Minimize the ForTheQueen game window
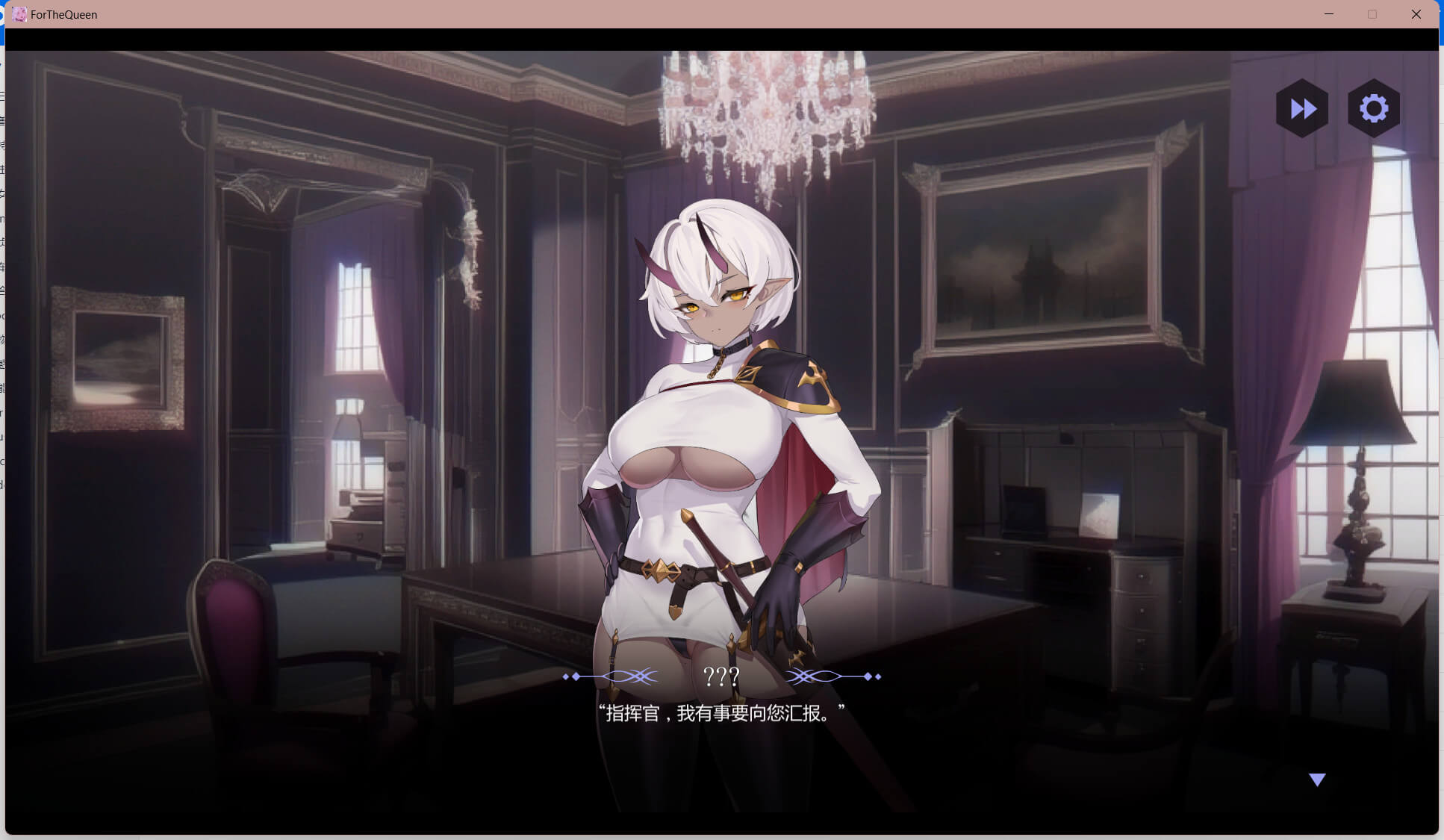 (1329, 14)
